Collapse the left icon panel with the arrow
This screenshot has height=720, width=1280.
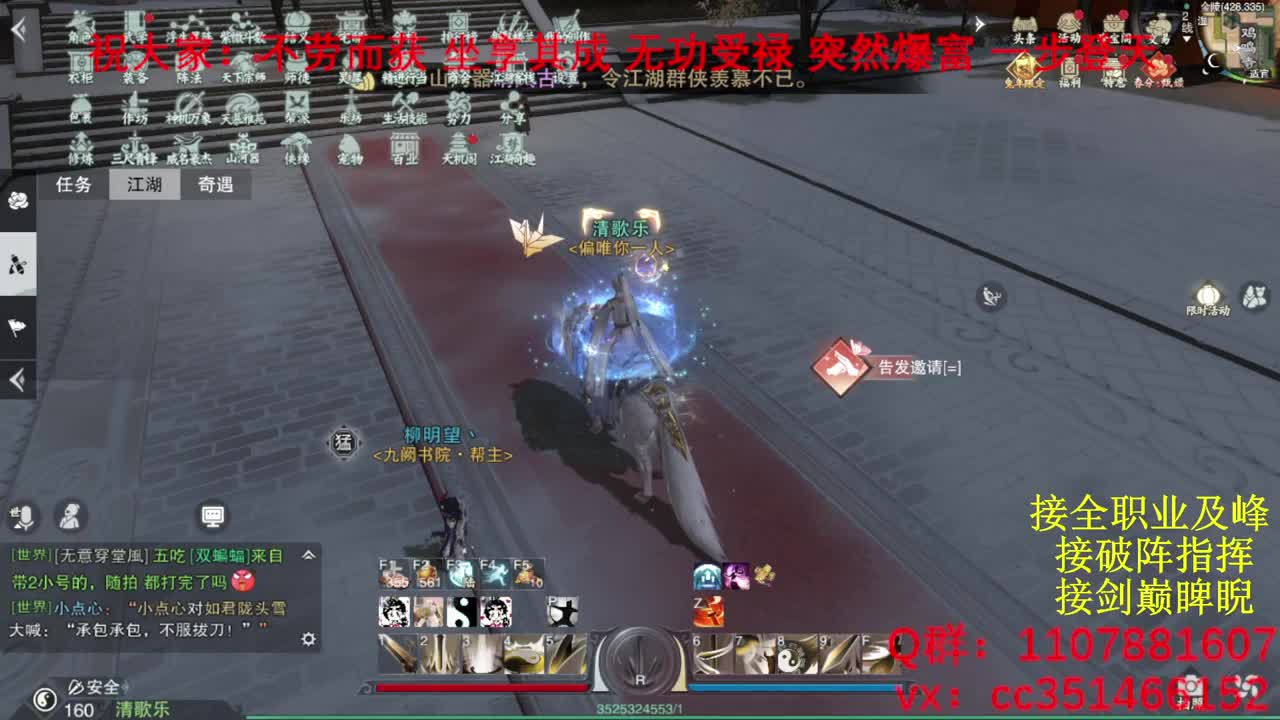tap(15, 378)
